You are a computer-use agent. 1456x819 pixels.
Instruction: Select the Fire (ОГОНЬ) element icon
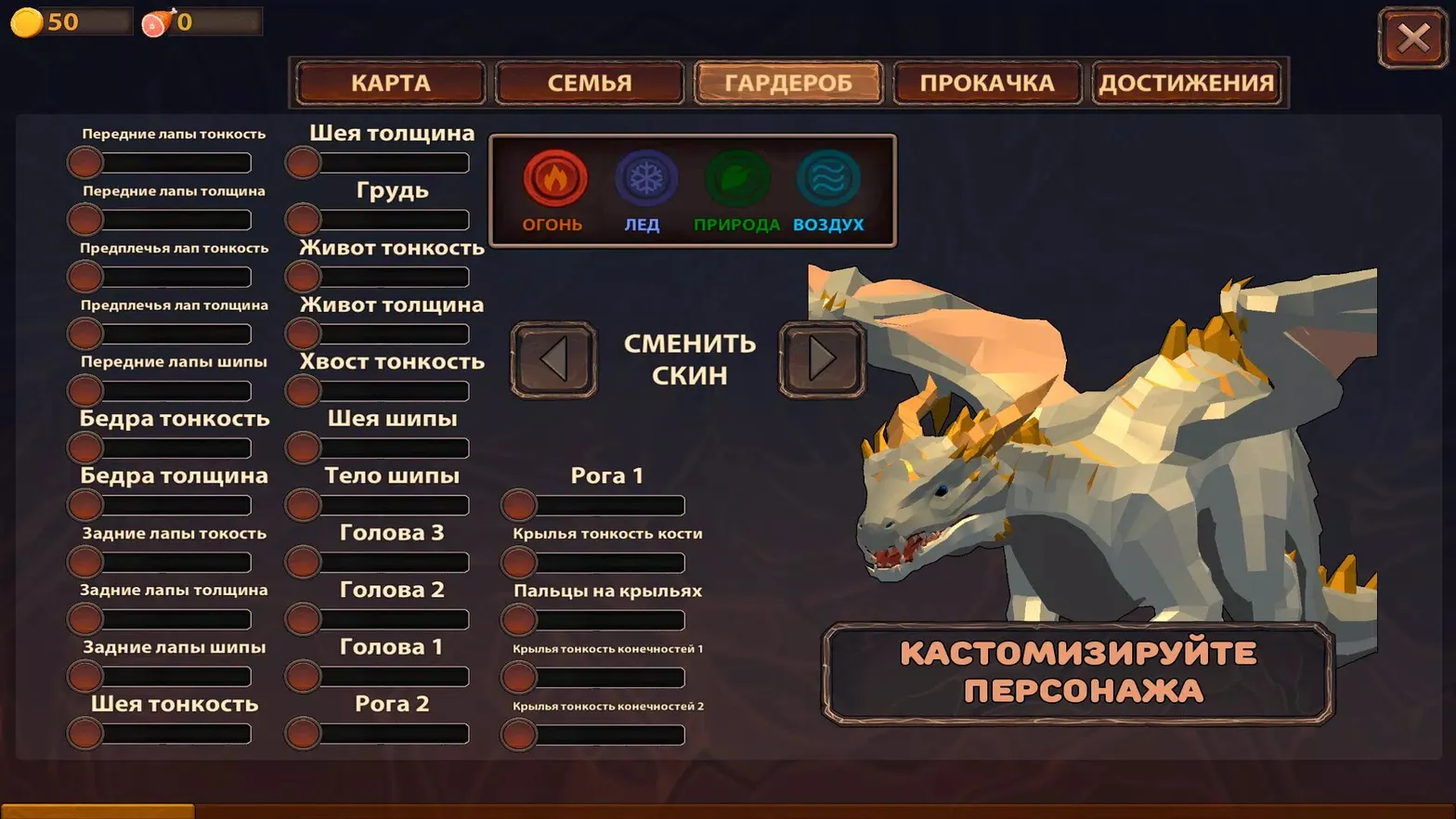(x=553, y=178)
